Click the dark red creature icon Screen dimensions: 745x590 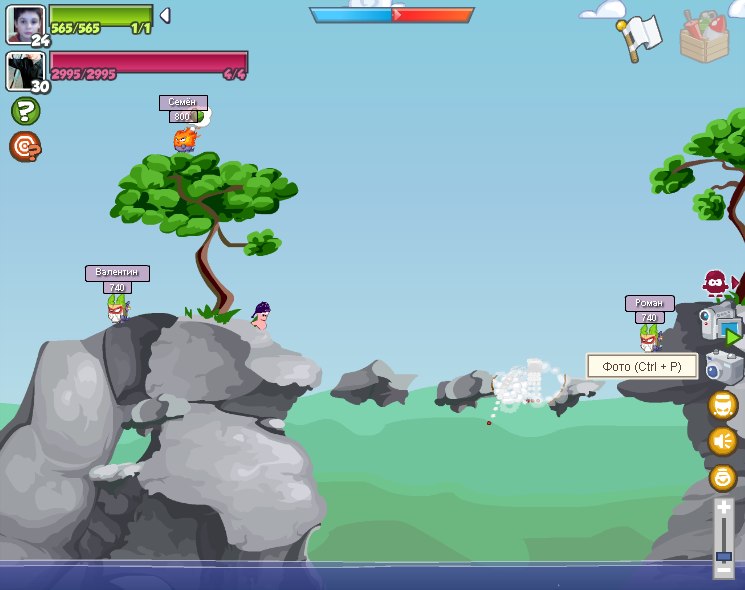pyautogui.click(x=714, y=283)
